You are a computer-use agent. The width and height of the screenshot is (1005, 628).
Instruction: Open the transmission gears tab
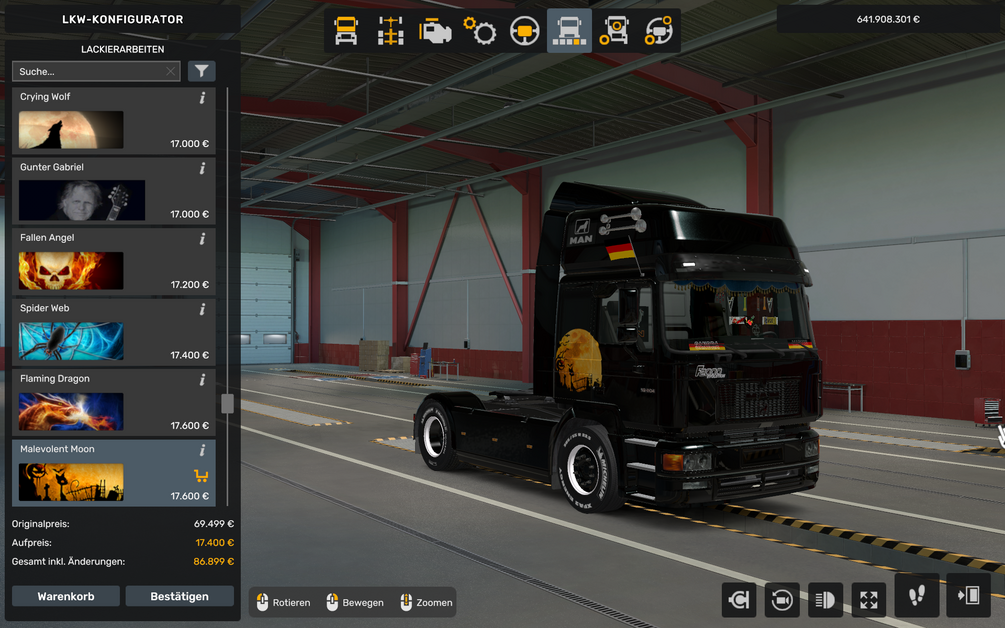coord(480,31)
